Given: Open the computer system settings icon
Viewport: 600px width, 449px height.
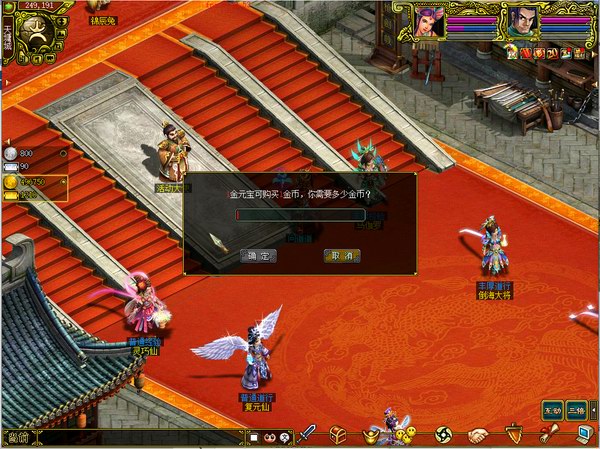Looking at the screenshot, I should pos(583,434).
